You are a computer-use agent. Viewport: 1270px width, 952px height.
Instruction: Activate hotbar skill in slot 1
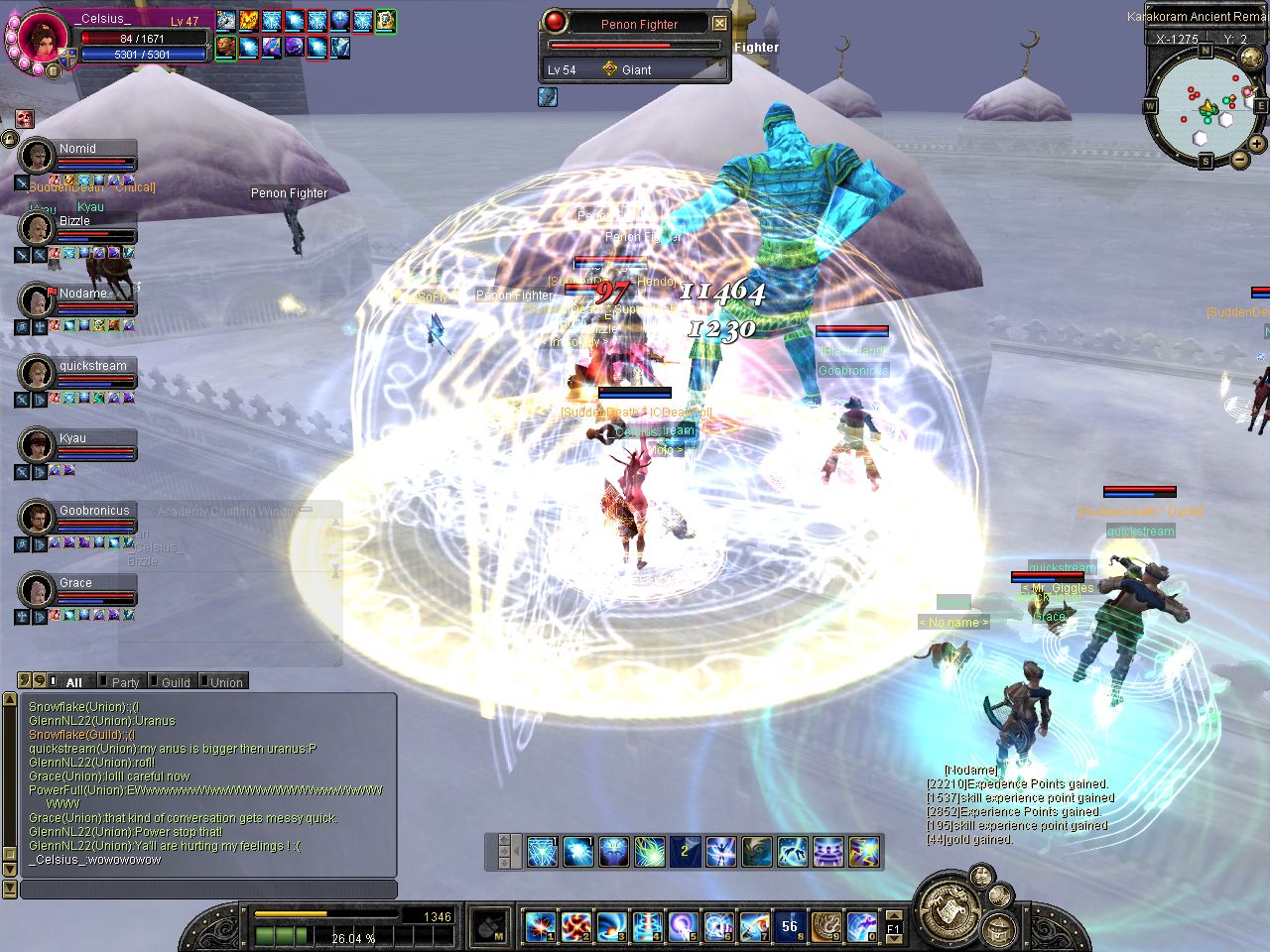540,927
